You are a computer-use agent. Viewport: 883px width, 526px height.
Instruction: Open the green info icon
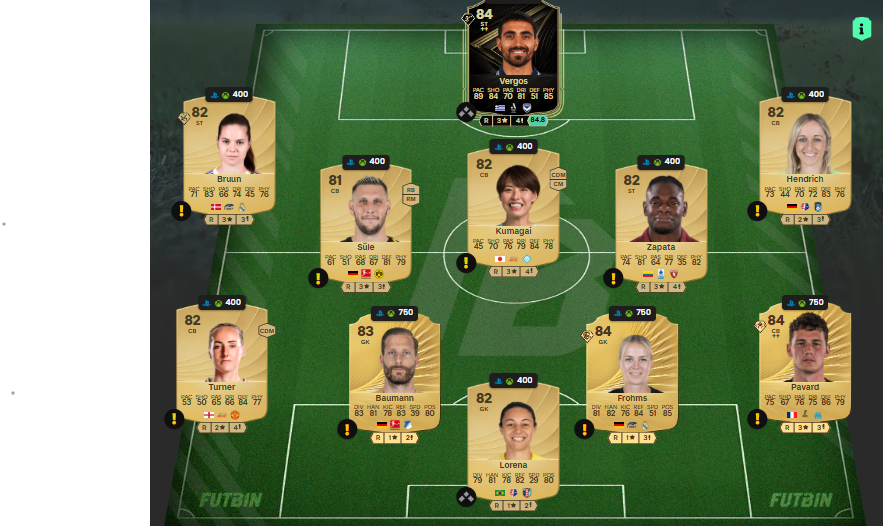(861, 29)
